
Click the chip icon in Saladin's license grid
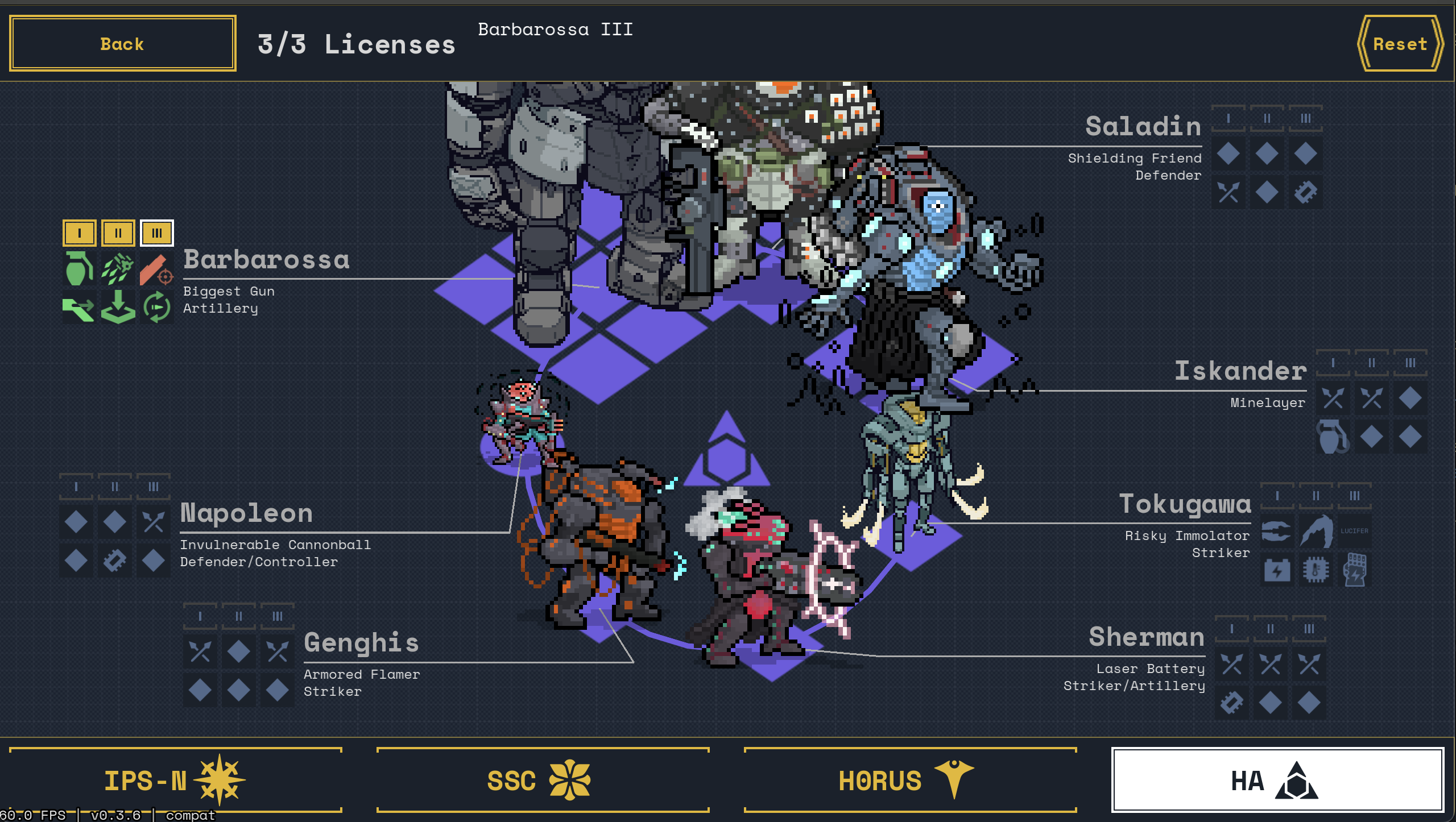(1305, 192)
